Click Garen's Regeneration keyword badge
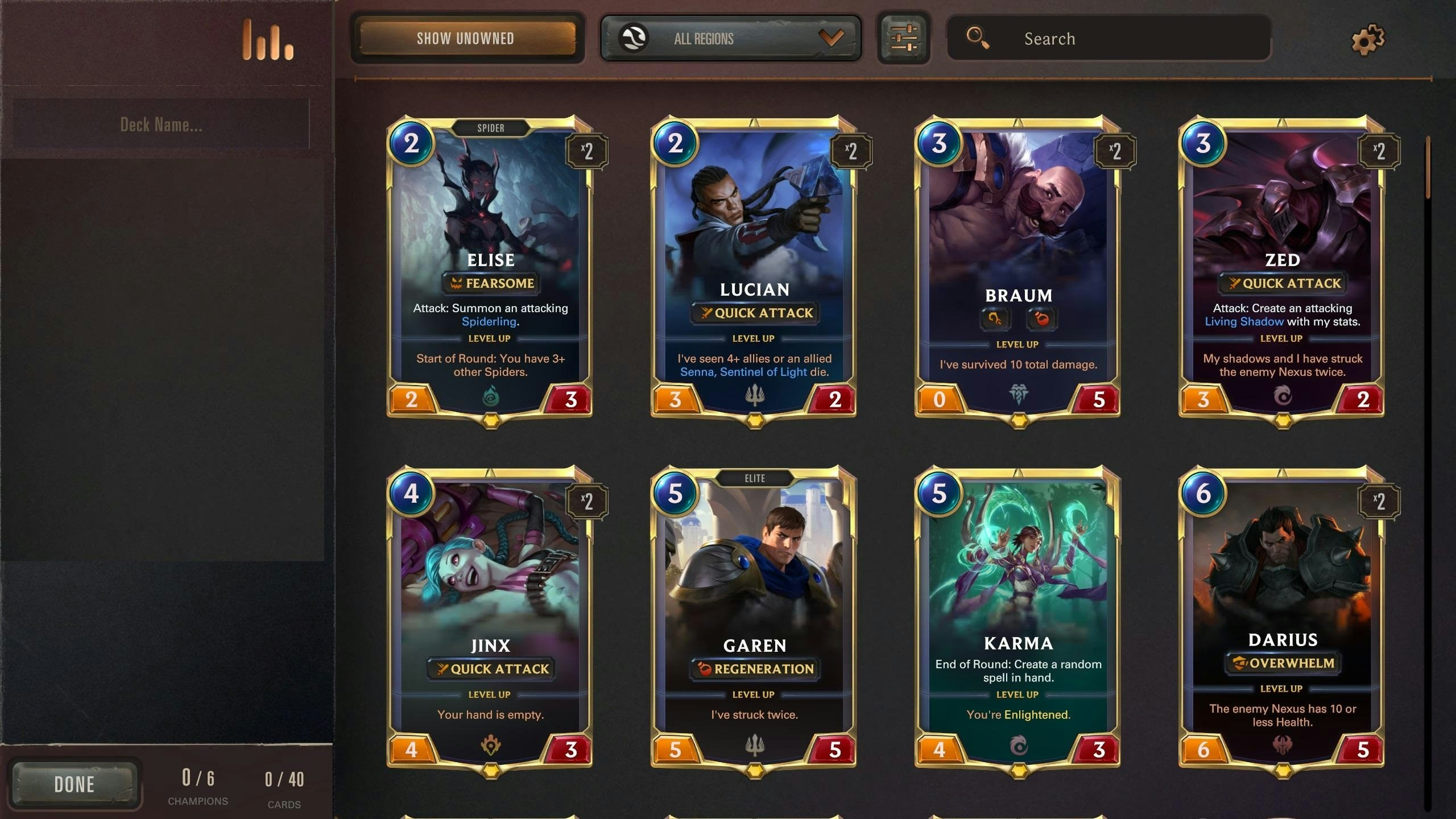The image size is (1456, 819). pyautogui.click(x=756, y=669)
